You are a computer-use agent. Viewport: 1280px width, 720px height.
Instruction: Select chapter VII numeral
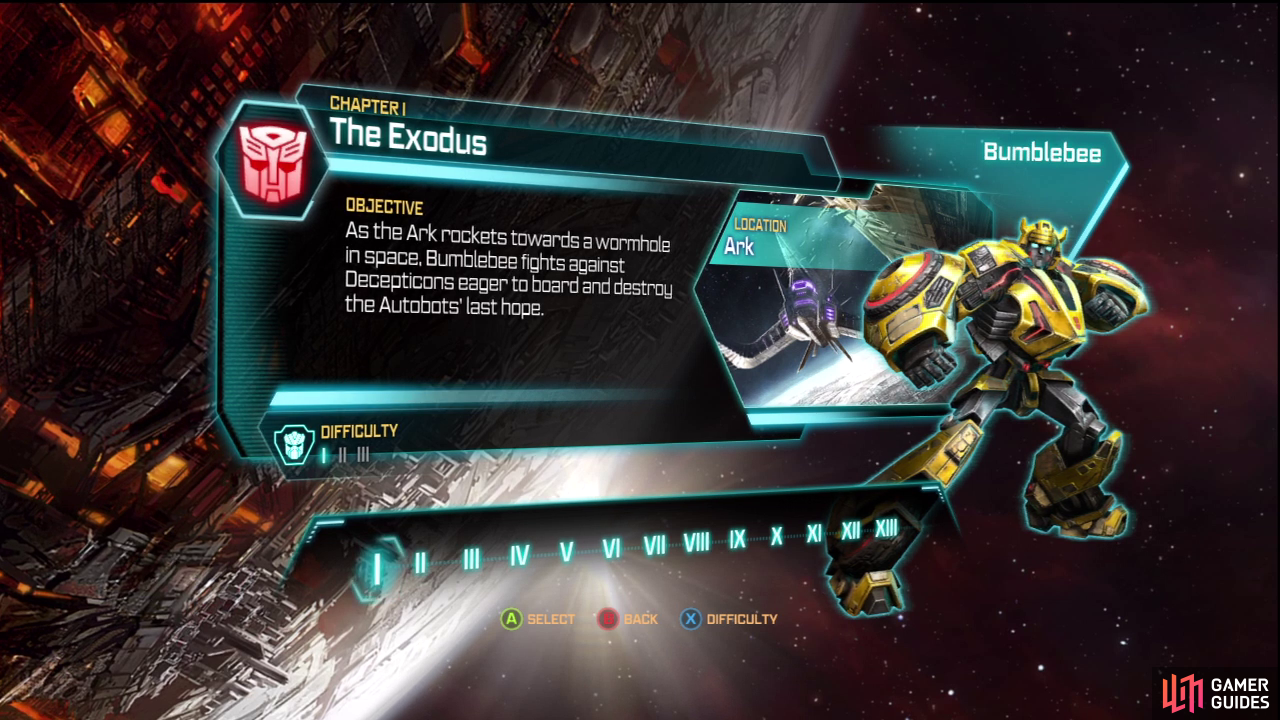pyautogui.click(x=655, y=545)
